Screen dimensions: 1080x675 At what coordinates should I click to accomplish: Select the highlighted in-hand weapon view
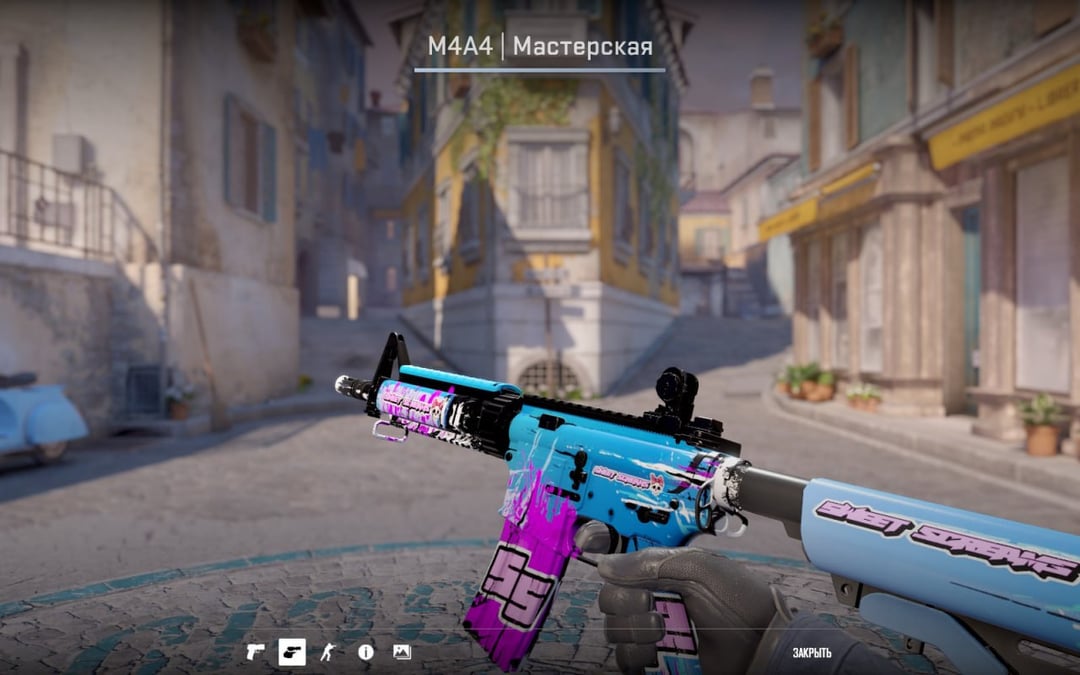tap(292, 652)
